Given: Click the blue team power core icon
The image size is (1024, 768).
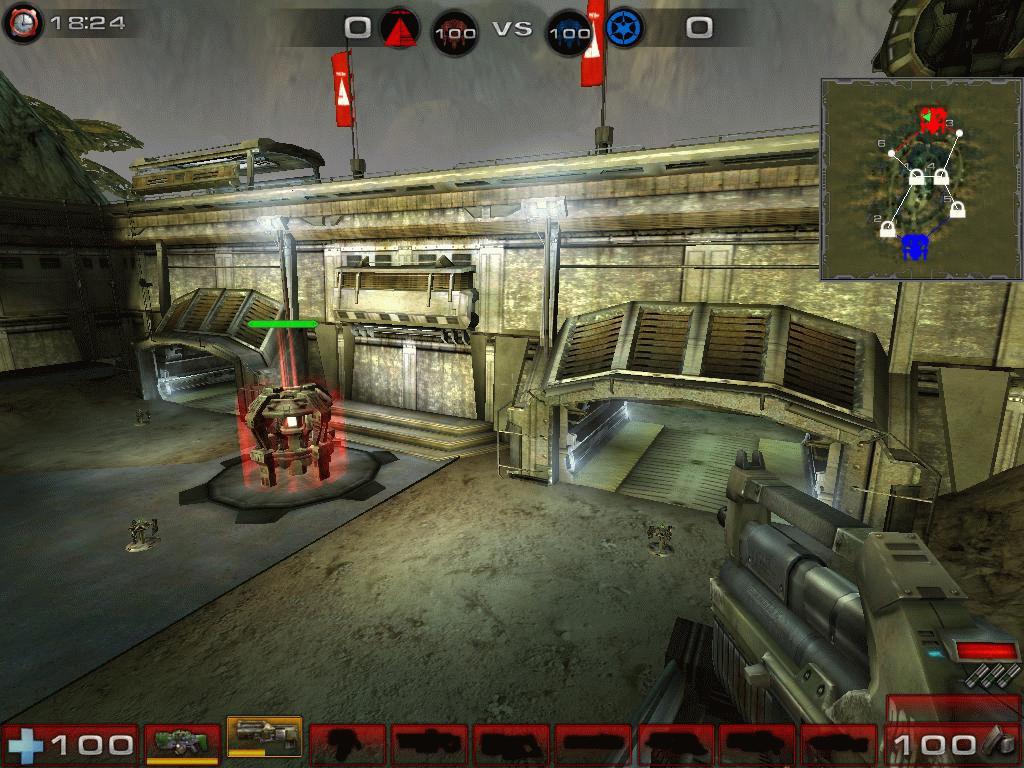Looking at the screenshot, I should pos(568,31).
